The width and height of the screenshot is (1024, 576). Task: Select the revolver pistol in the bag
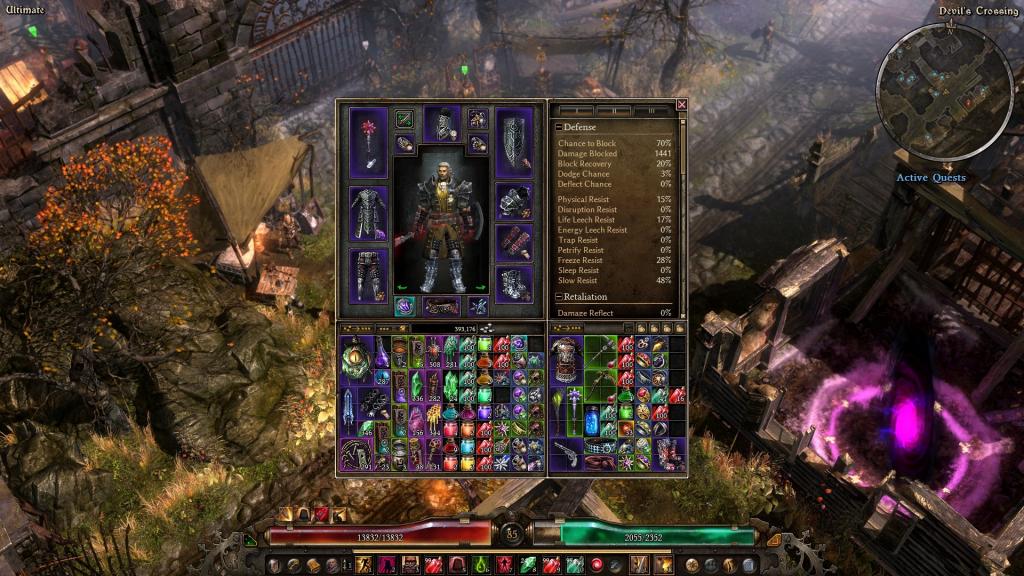567,453
